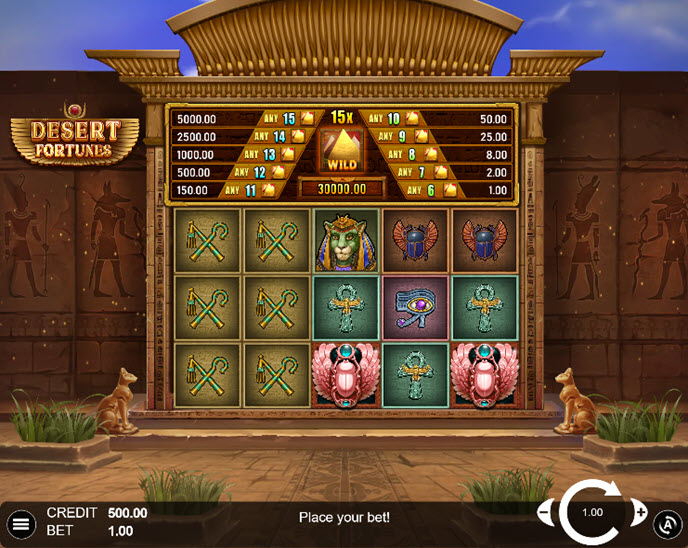
Task: Open the autoplay options
Action: pos(667,523)
